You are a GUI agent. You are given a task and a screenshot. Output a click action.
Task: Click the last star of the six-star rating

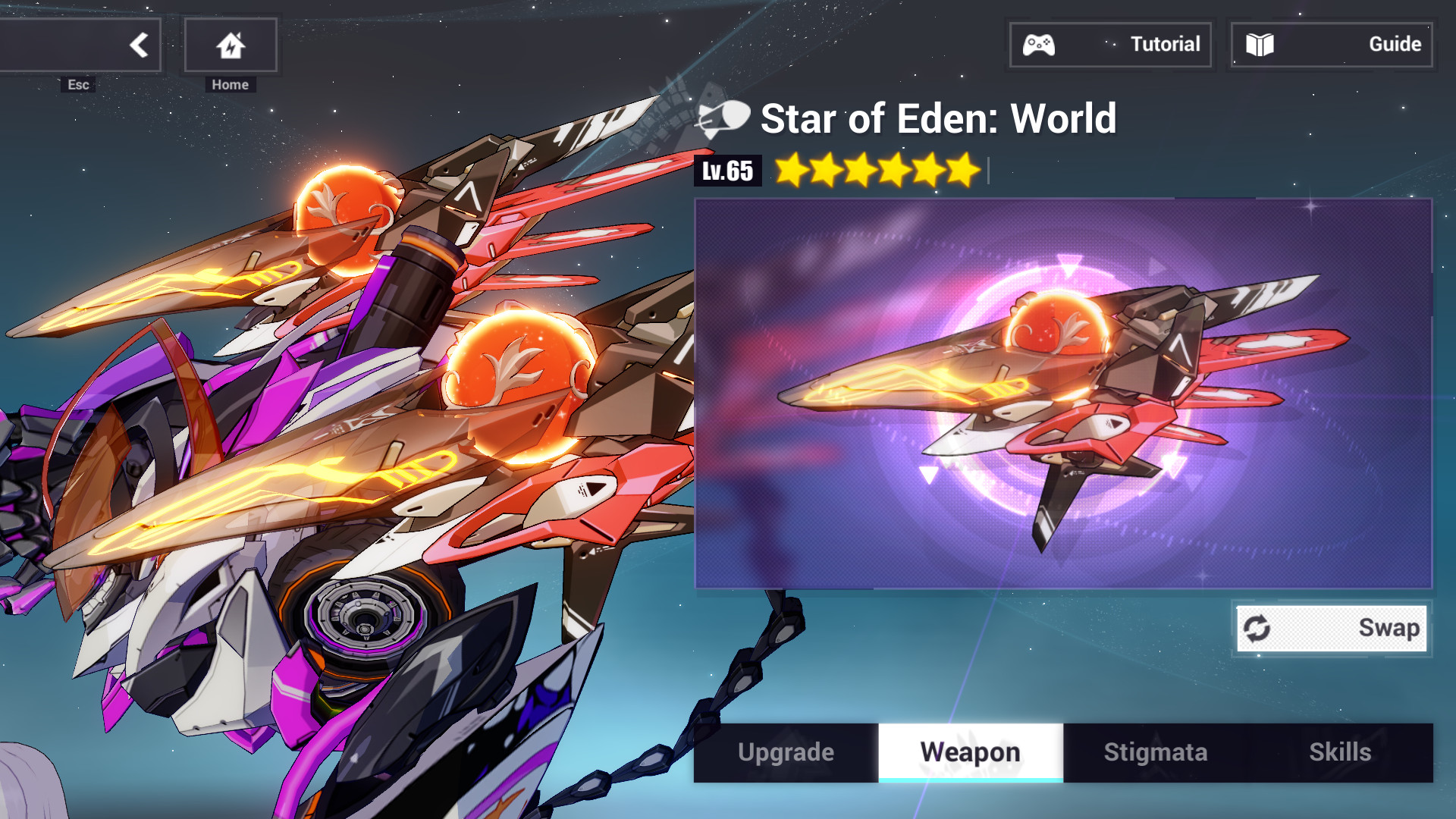pos(962,170)
